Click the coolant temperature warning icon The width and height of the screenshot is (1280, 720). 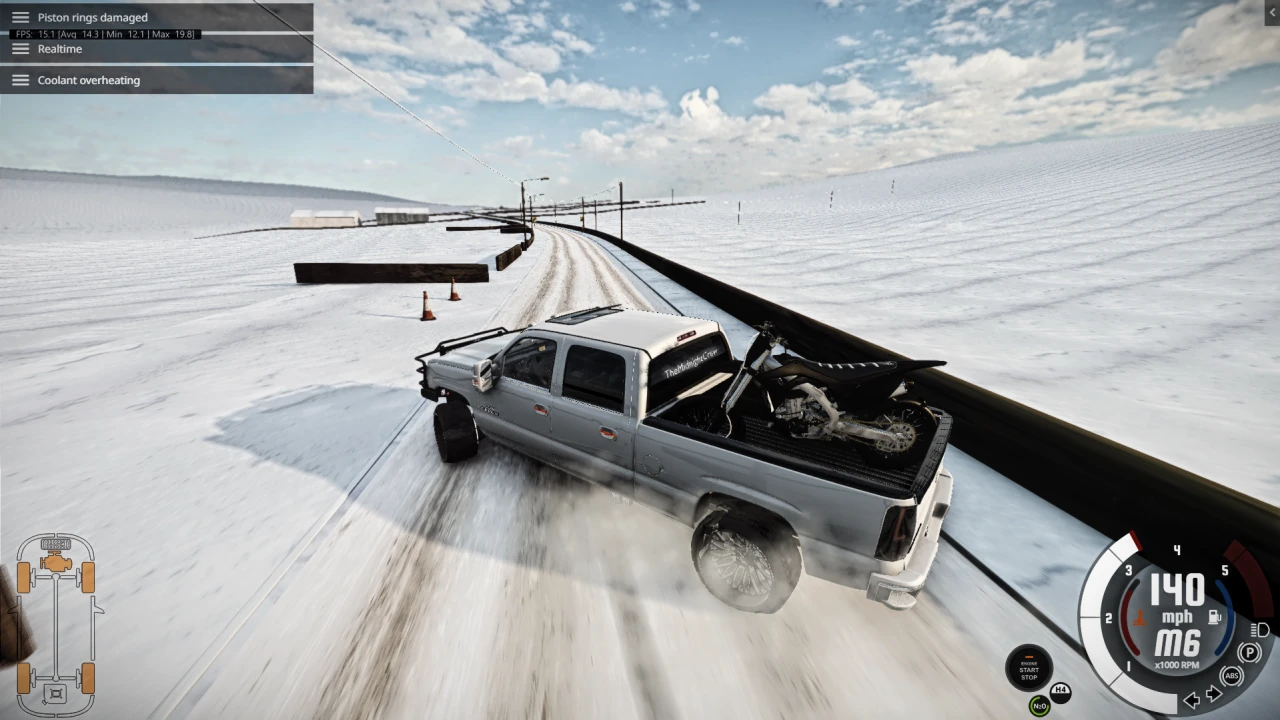[x=1140, y=618]
